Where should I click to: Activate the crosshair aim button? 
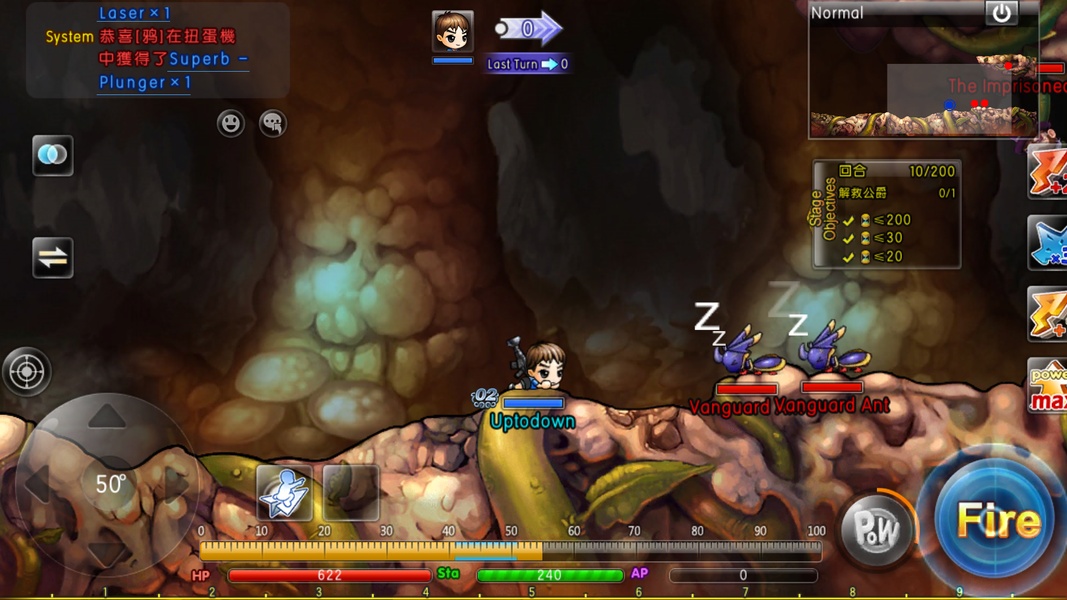click(x=26, y=371)
